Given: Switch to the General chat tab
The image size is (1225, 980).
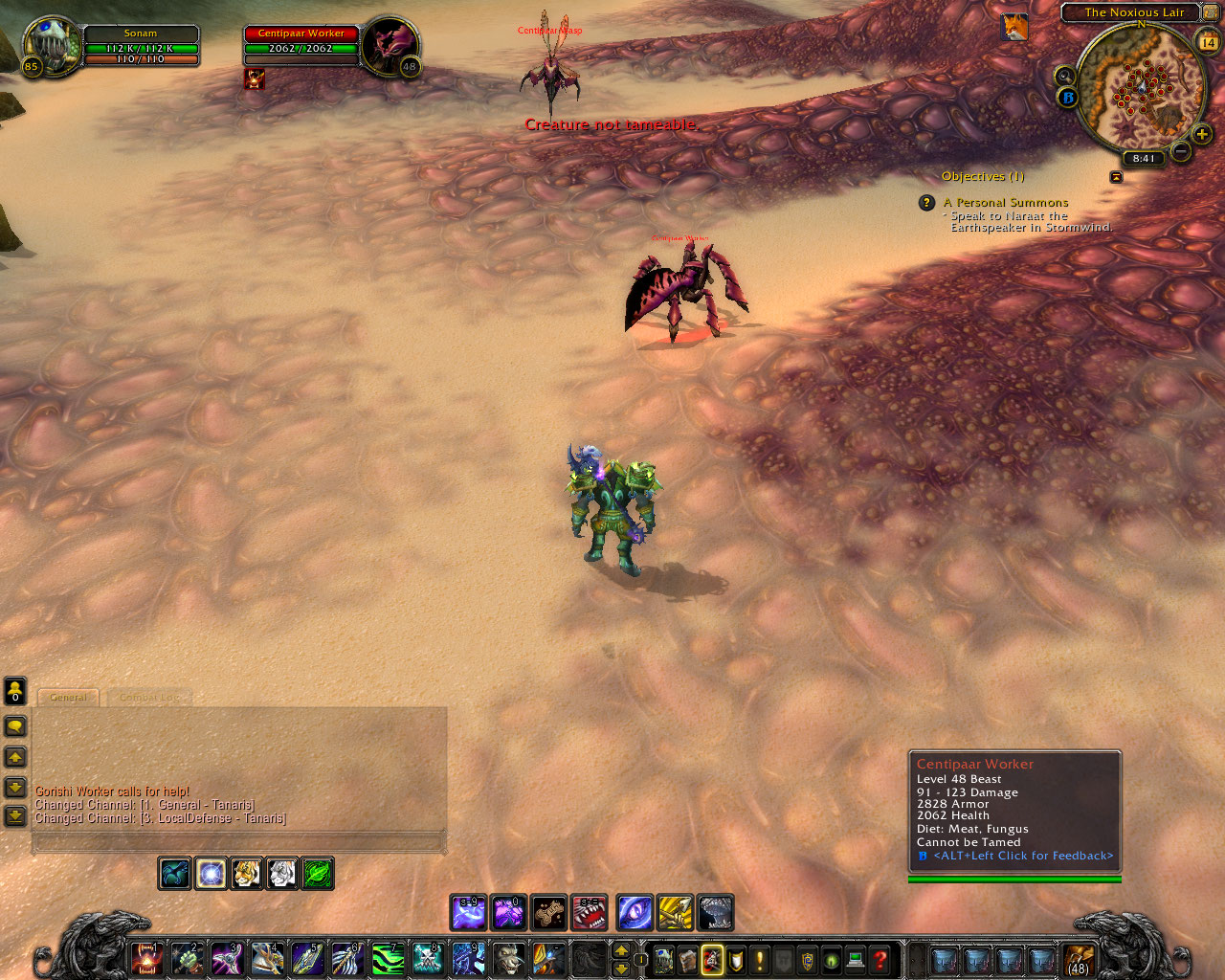Looking at the screenshot, I should point(68,698).
